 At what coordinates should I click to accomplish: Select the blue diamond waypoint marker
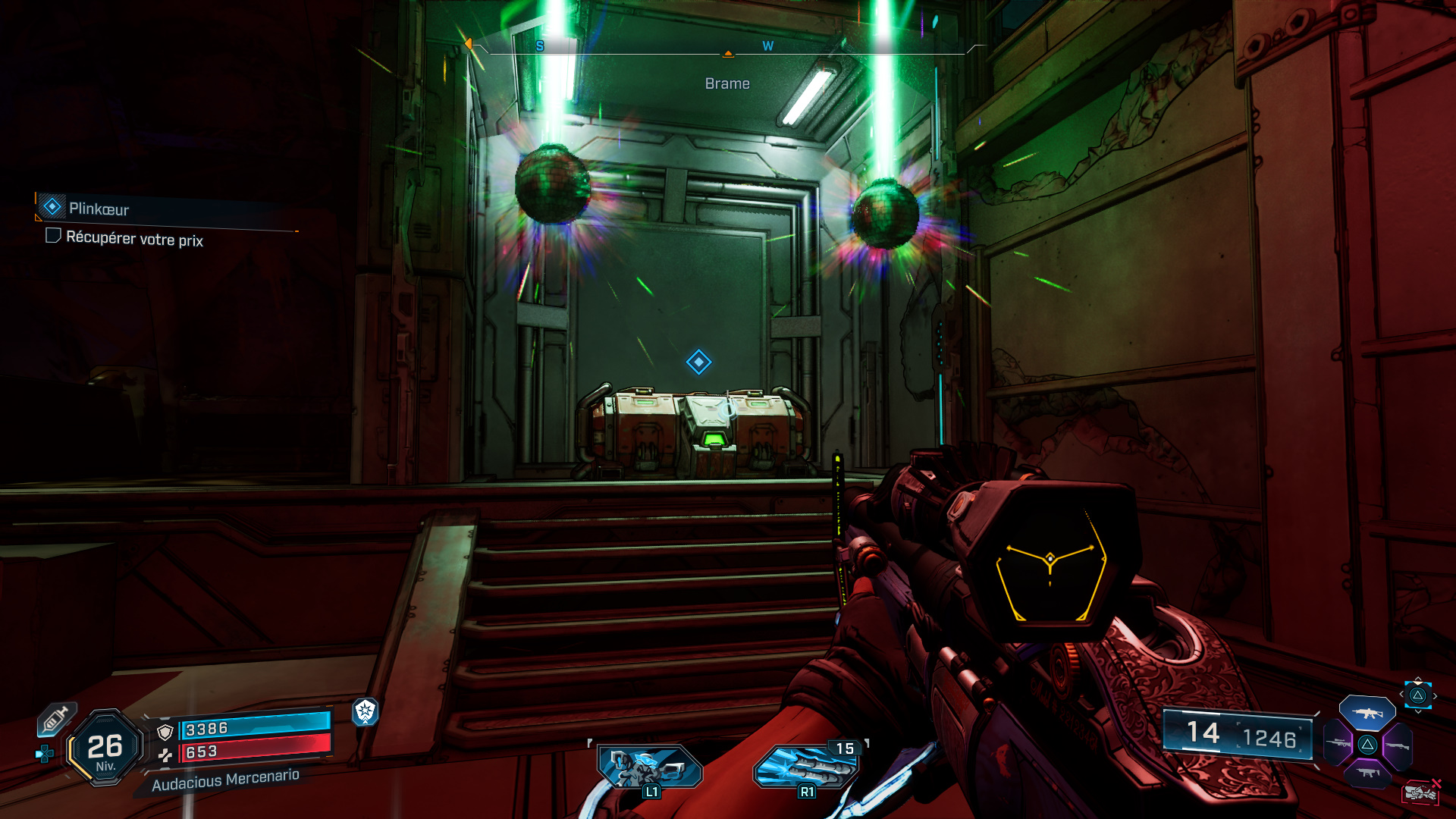pos(698,362)
